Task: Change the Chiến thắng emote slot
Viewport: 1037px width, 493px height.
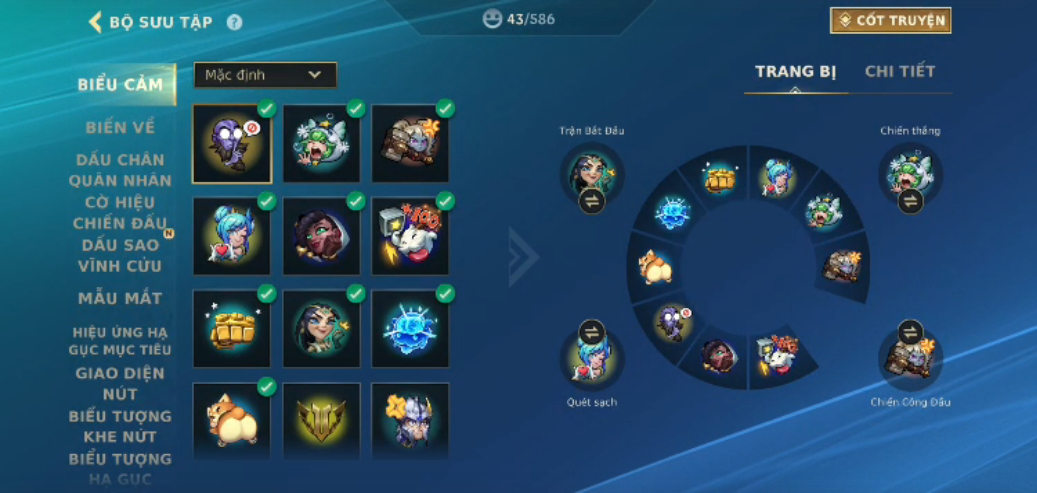Action: pyautogui.click(x=910, y=201)
